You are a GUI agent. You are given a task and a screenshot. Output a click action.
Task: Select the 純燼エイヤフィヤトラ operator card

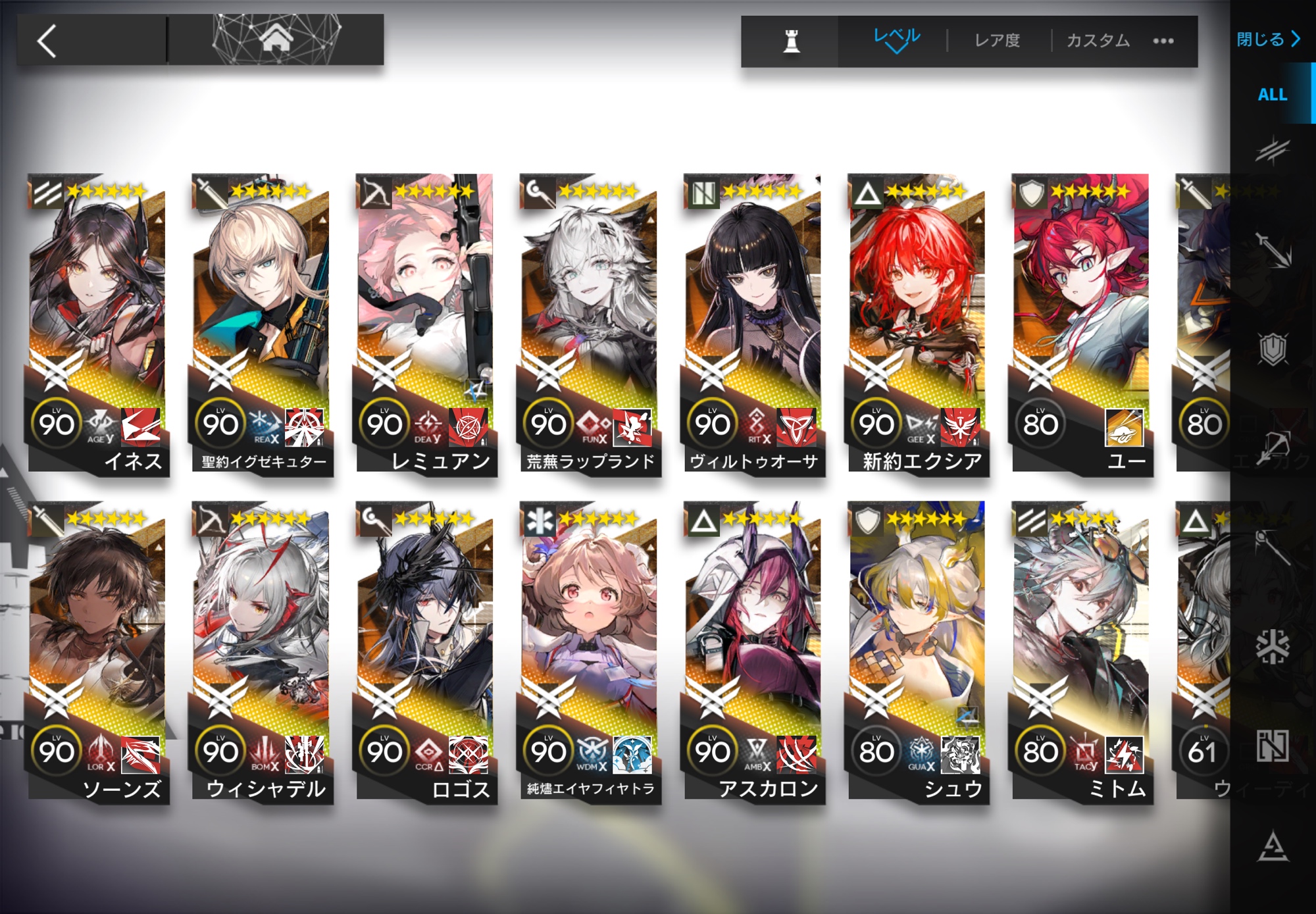pyautogui.click(x=589, y=651)
